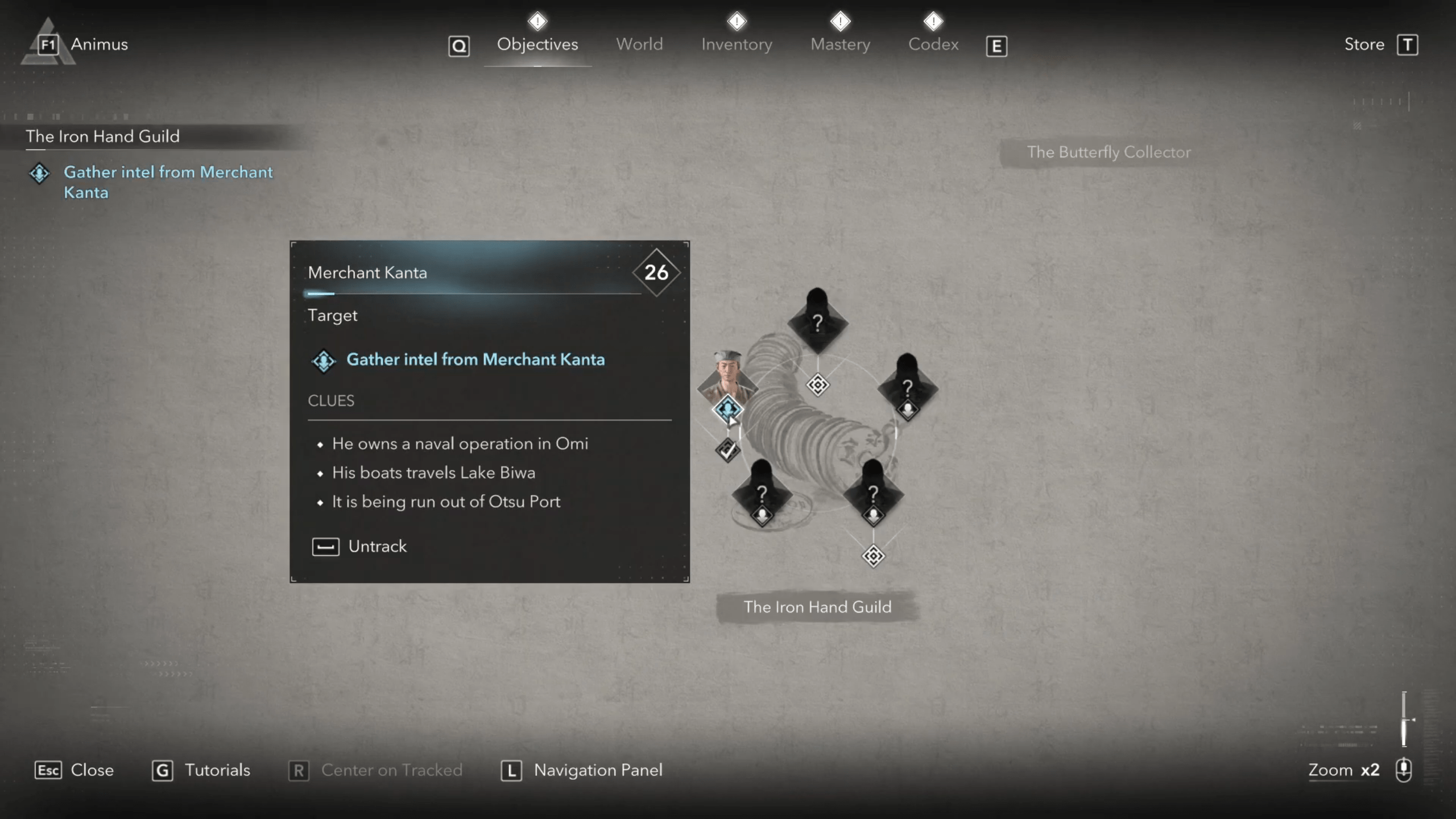Select the bottom-left mystery target icon

tap(762, 493)
